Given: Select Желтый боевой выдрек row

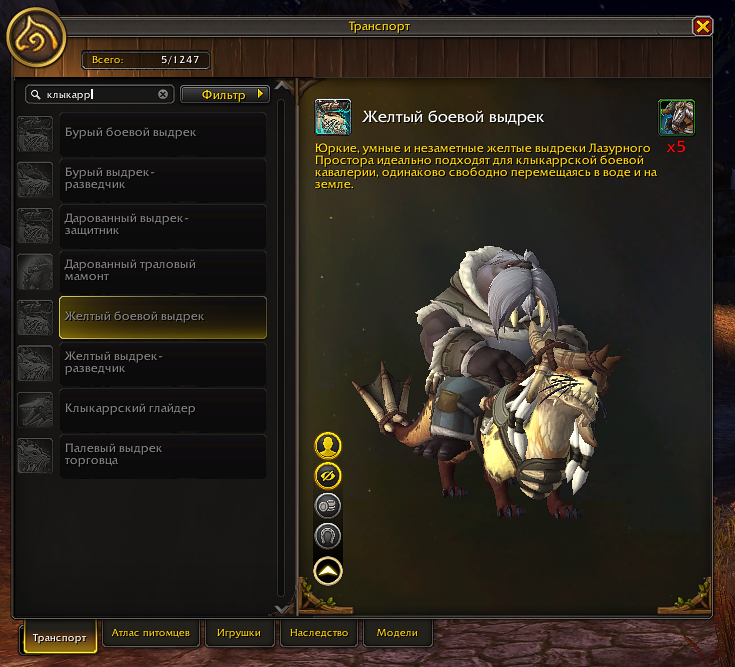Looking at the screenshot, I should (x=162, y=317).
